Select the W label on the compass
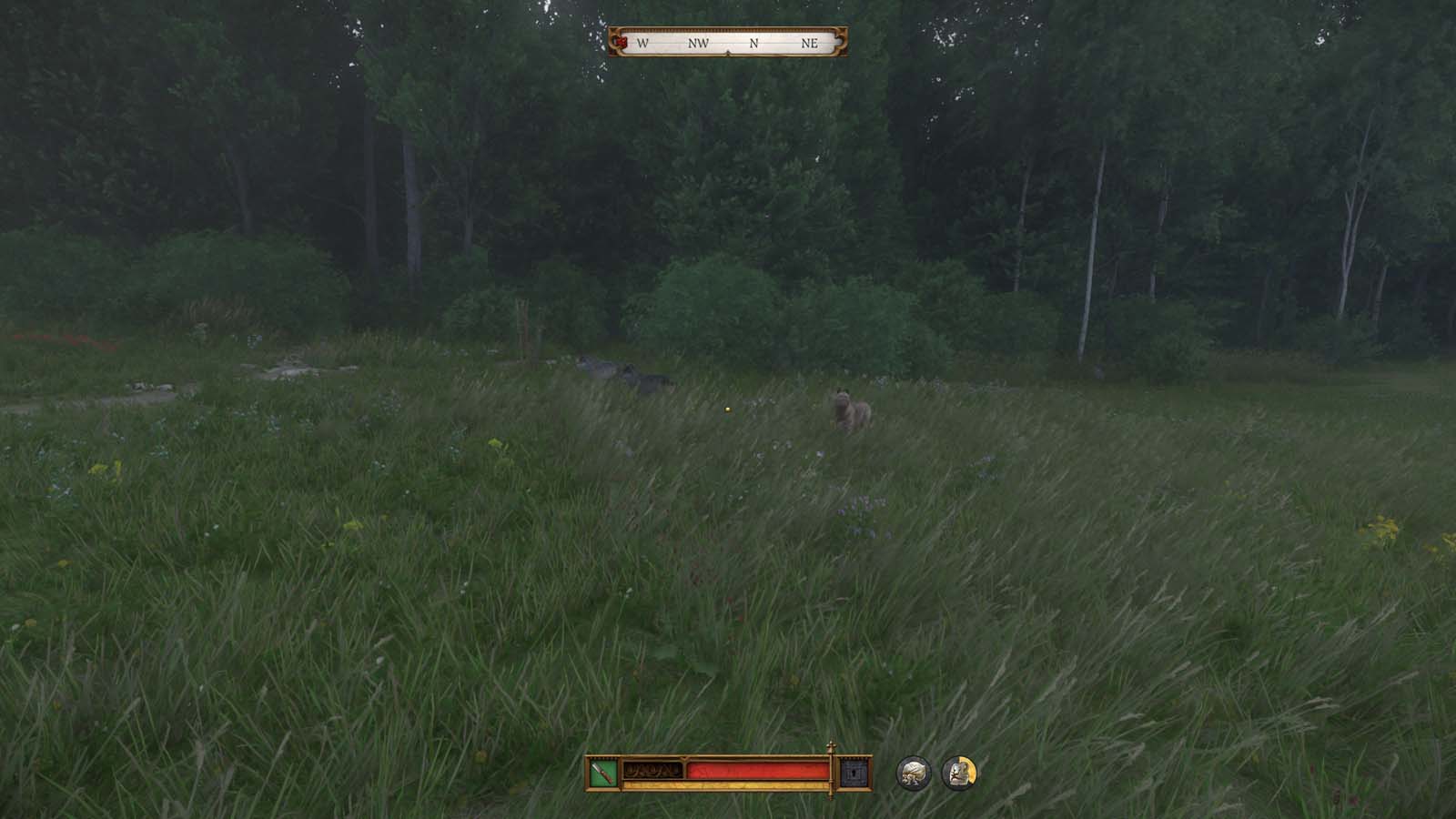 click(642, 43)
